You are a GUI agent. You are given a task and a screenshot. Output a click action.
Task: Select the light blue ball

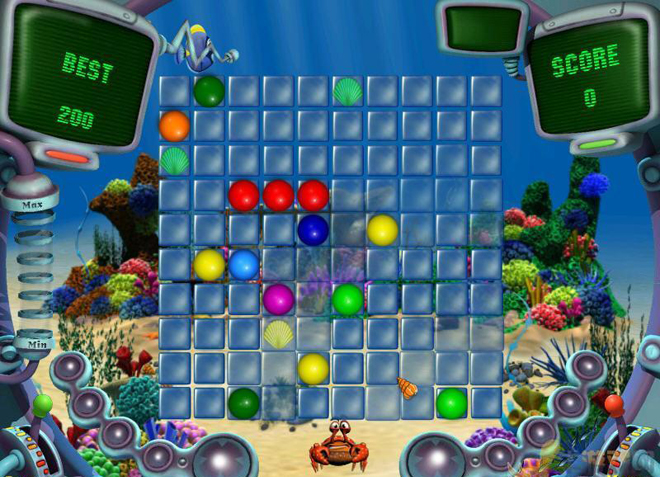pos(244,265)
